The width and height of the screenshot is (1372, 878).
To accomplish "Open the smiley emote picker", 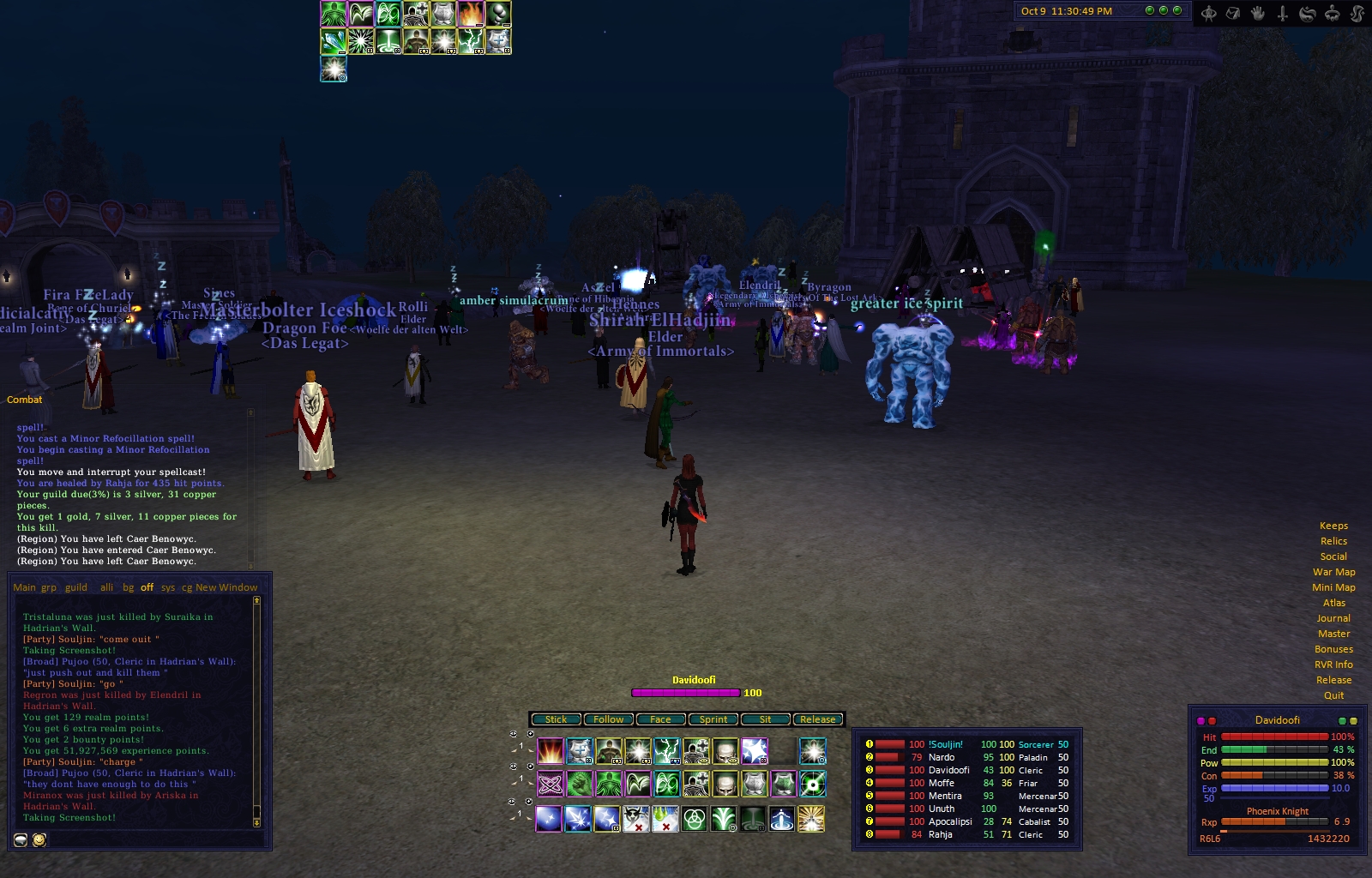I will pyautogui.click(x=39, y=840).
